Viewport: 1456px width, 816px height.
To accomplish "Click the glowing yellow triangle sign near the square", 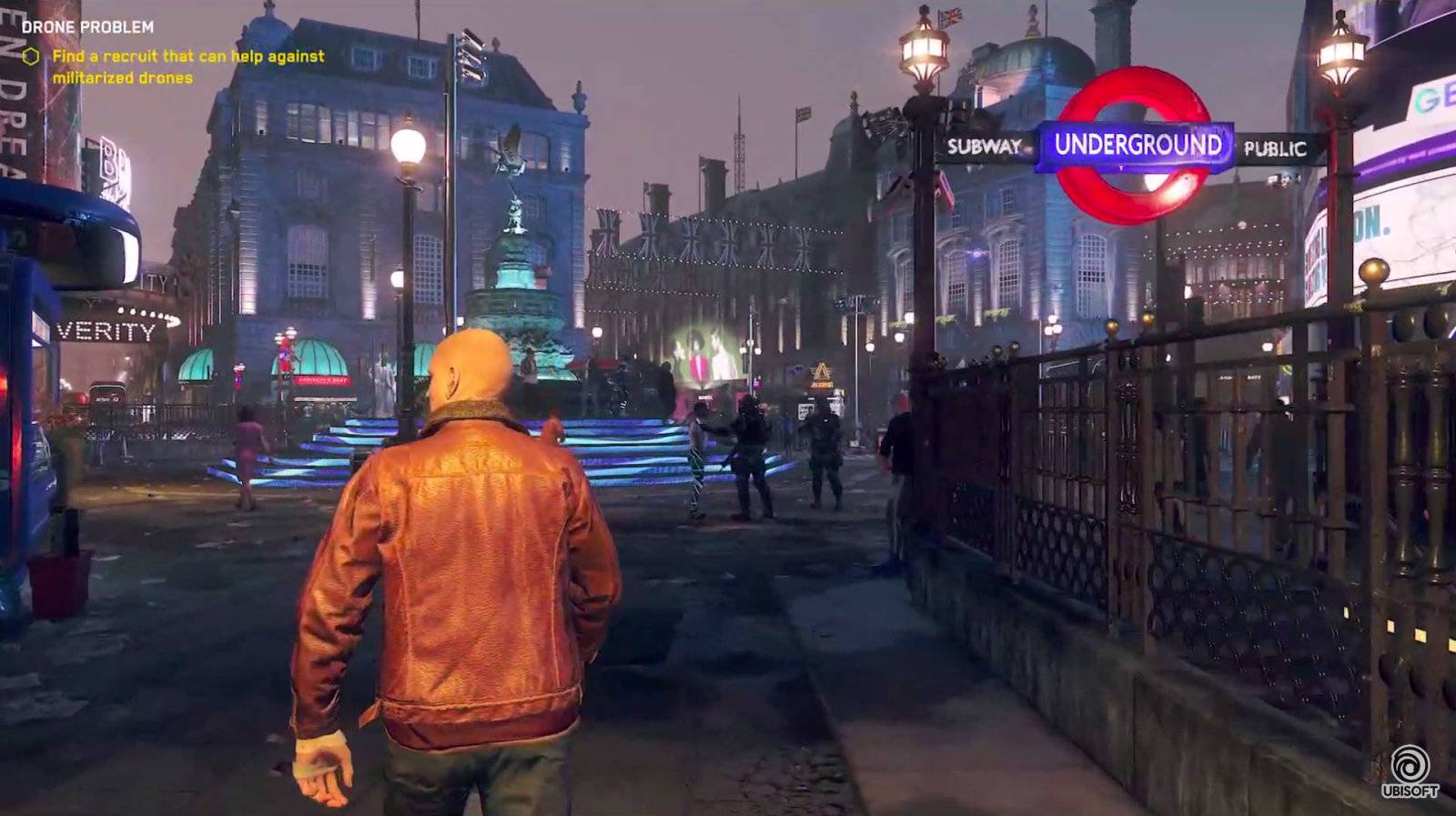I will 820,372.
